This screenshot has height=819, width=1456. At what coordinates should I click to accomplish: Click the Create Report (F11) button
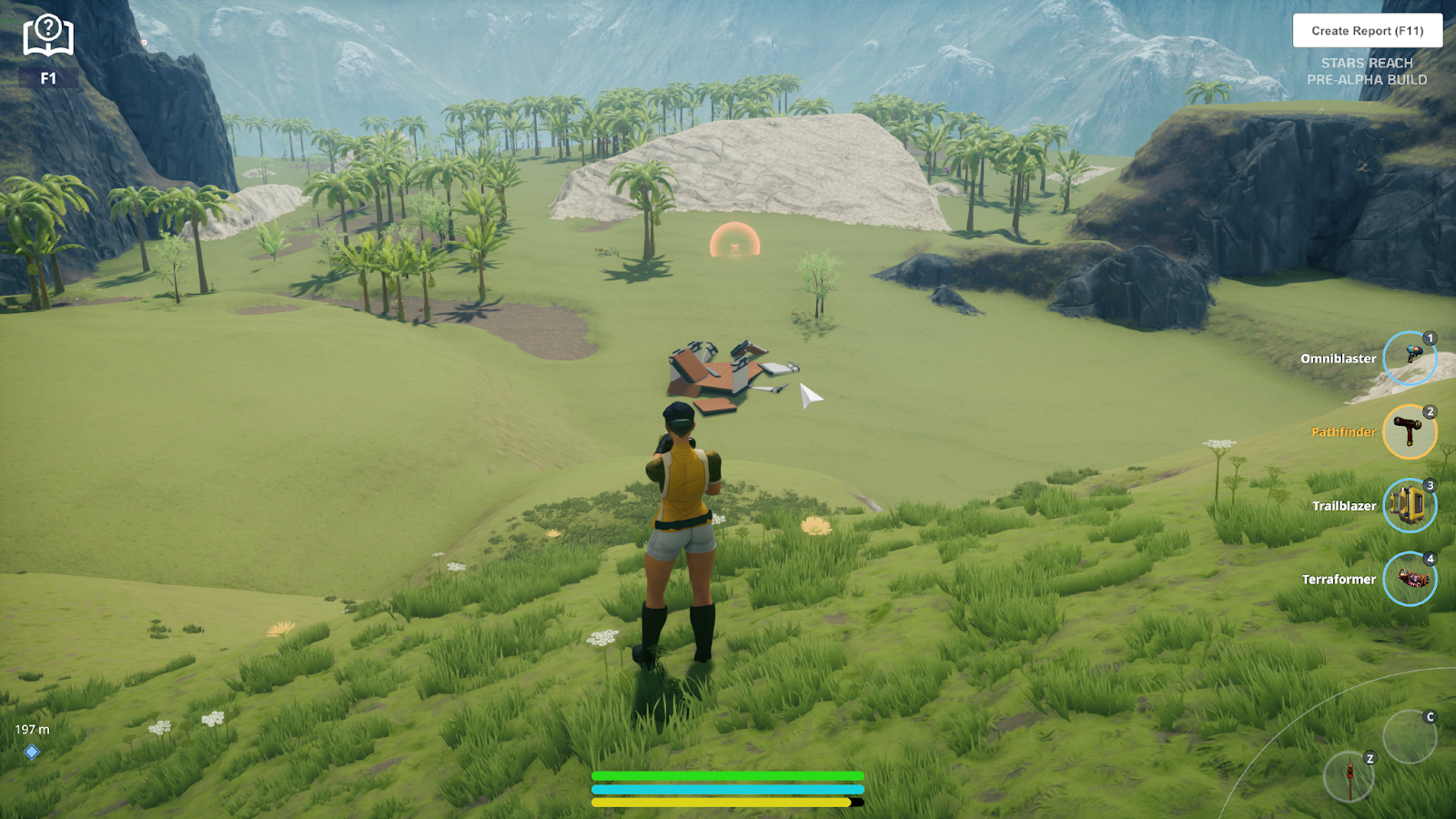tap(1367, 31)
